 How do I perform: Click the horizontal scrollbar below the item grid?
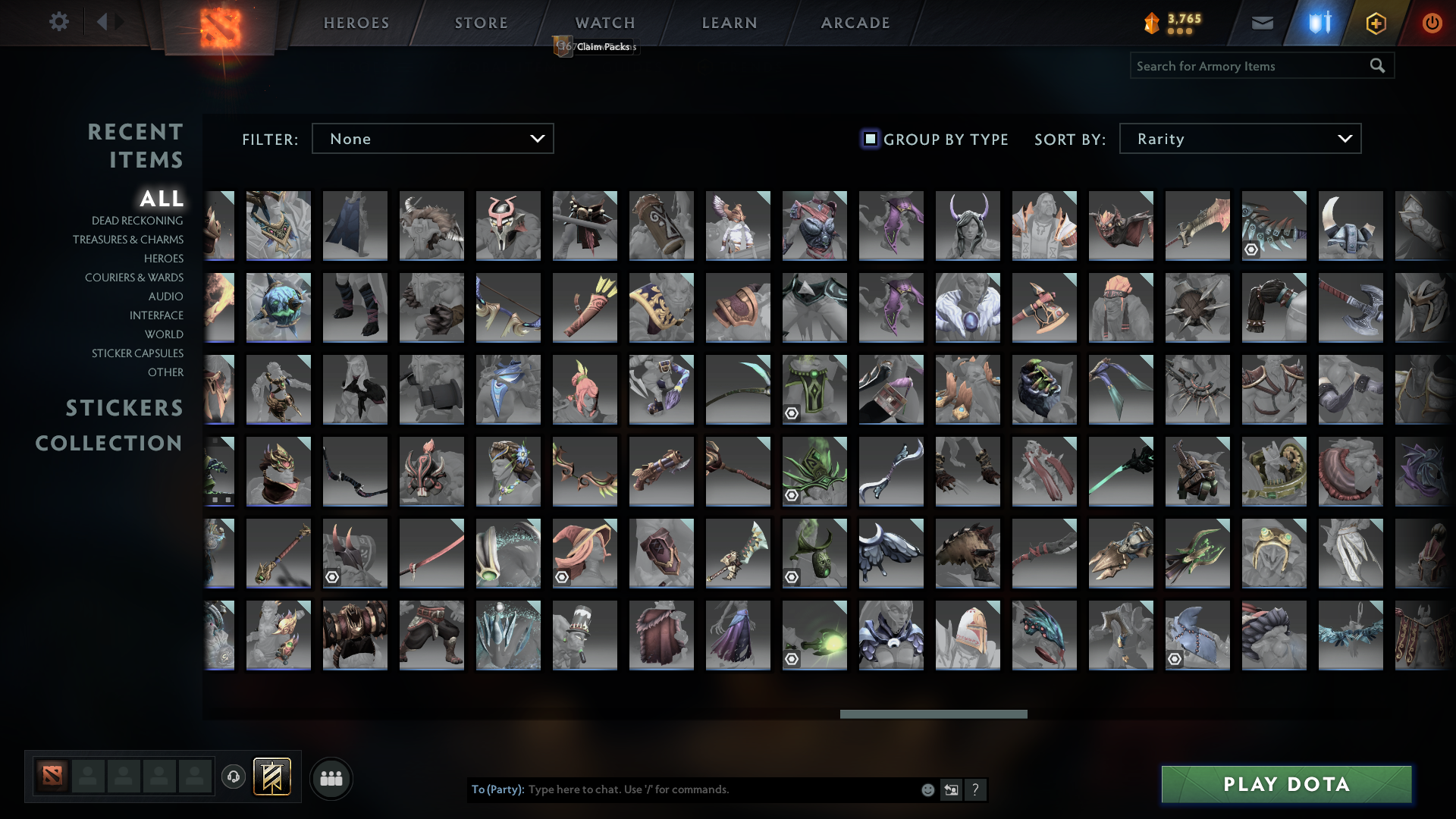(x=934, y=714)
